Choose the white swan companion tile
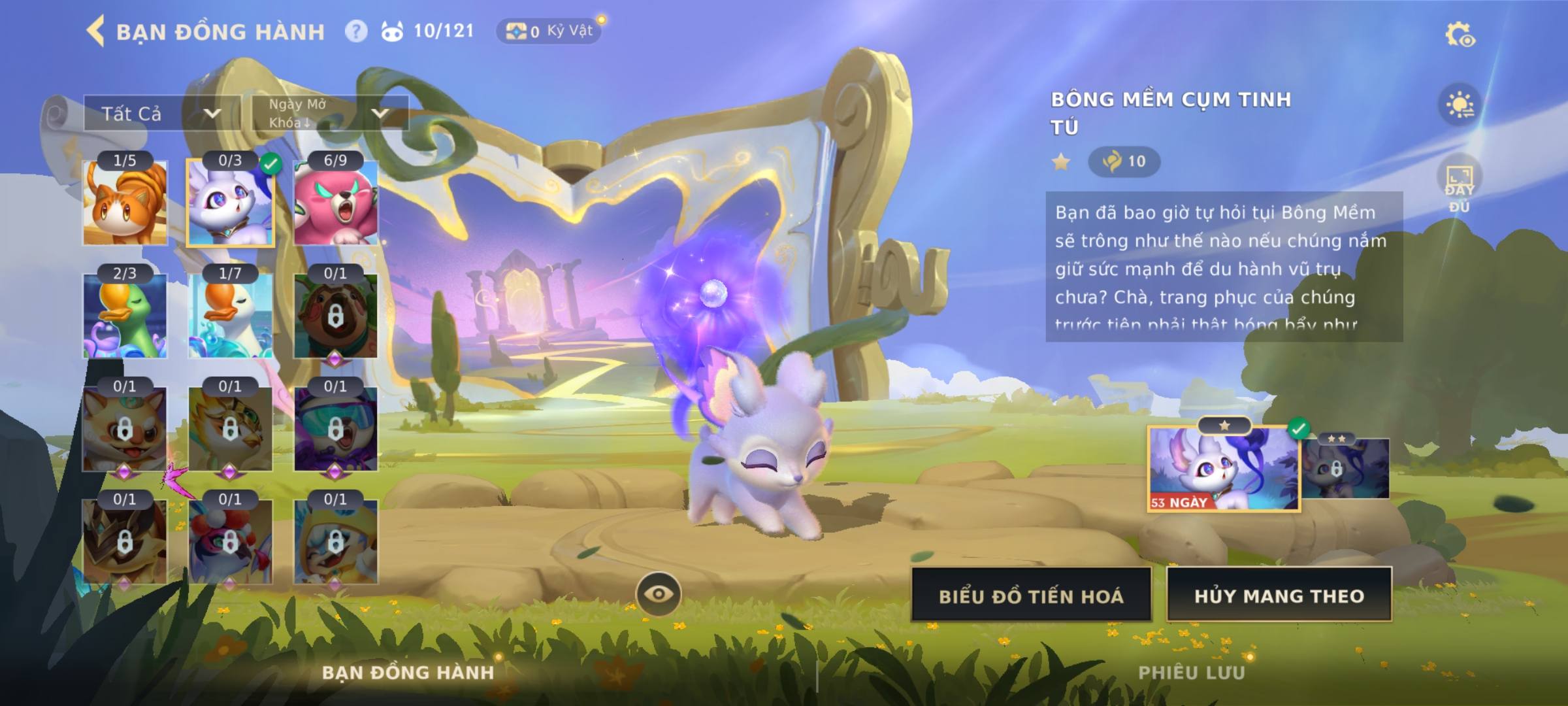Image resolution: width=1568 pixels, height=706 pixels. 230,316
